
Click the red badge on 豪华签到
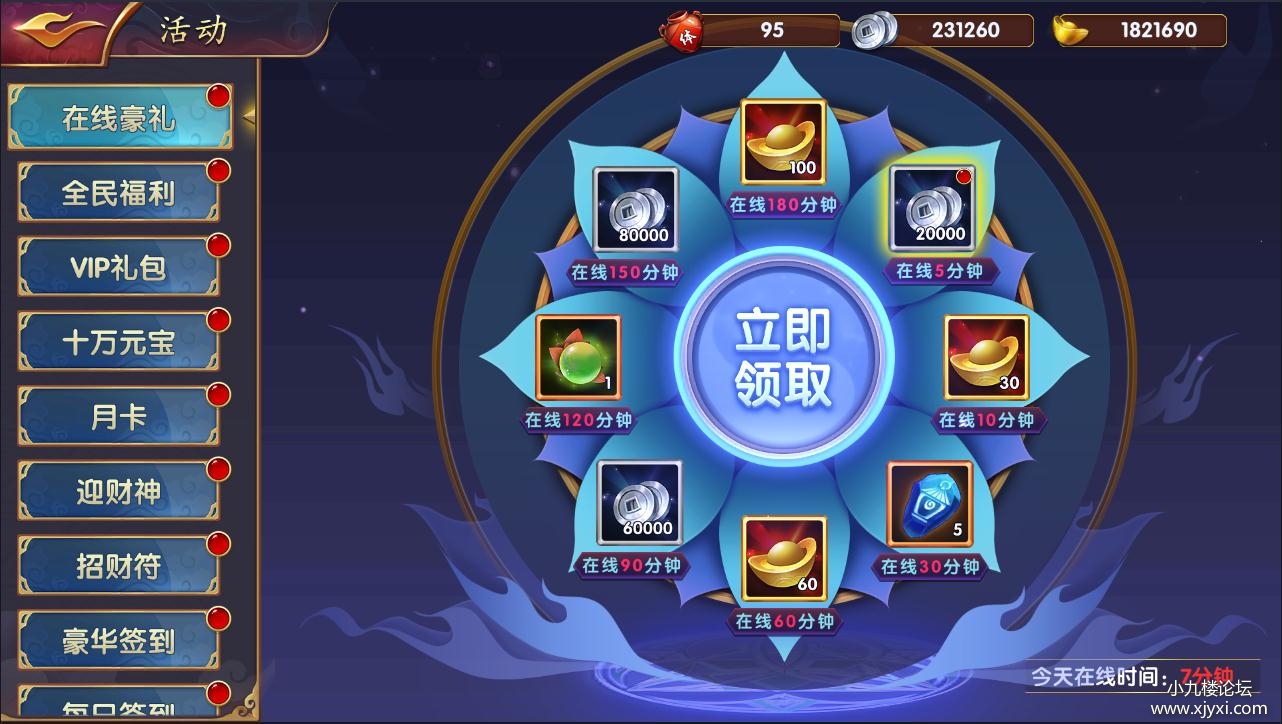point(218,620)
